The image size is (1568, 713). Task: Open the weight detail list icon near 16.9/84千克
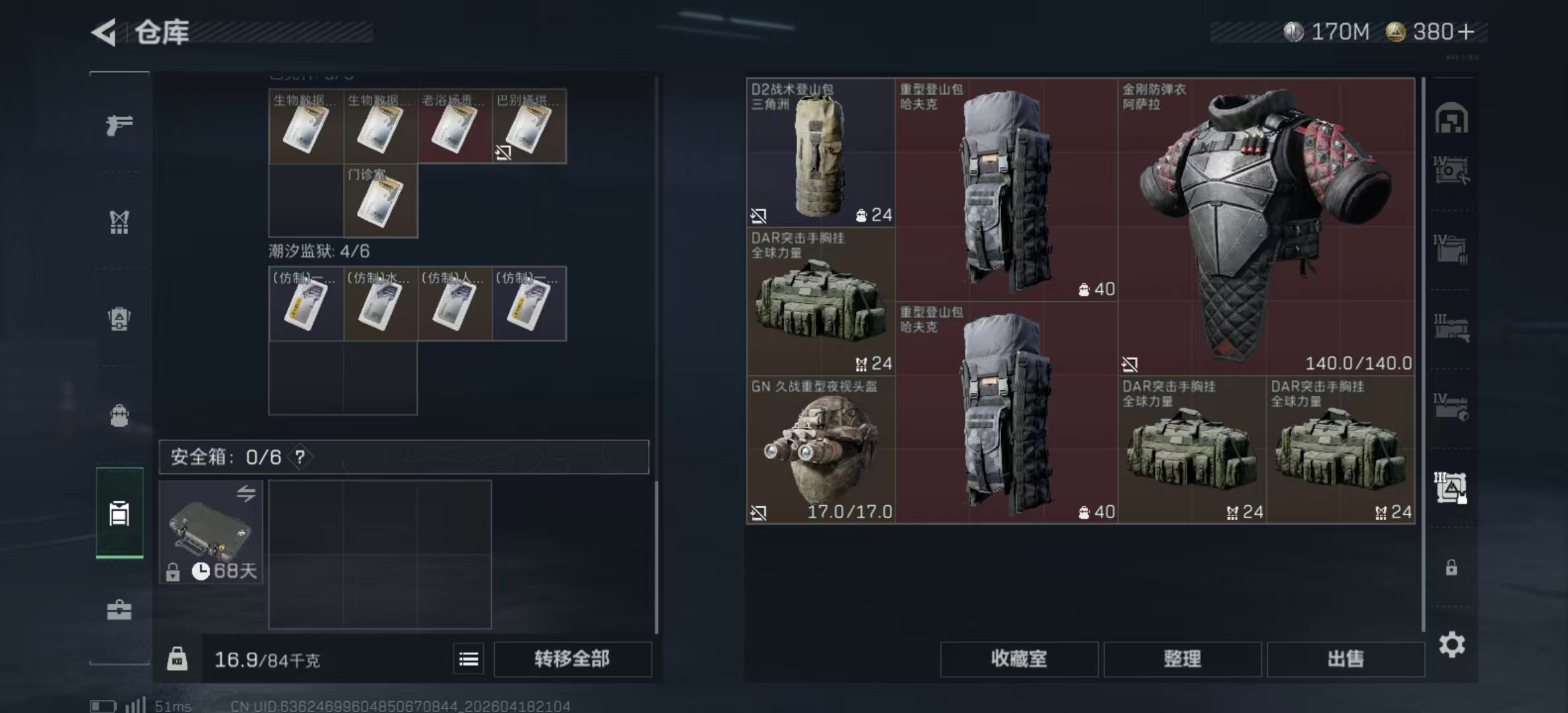click(x=469, y=659)
